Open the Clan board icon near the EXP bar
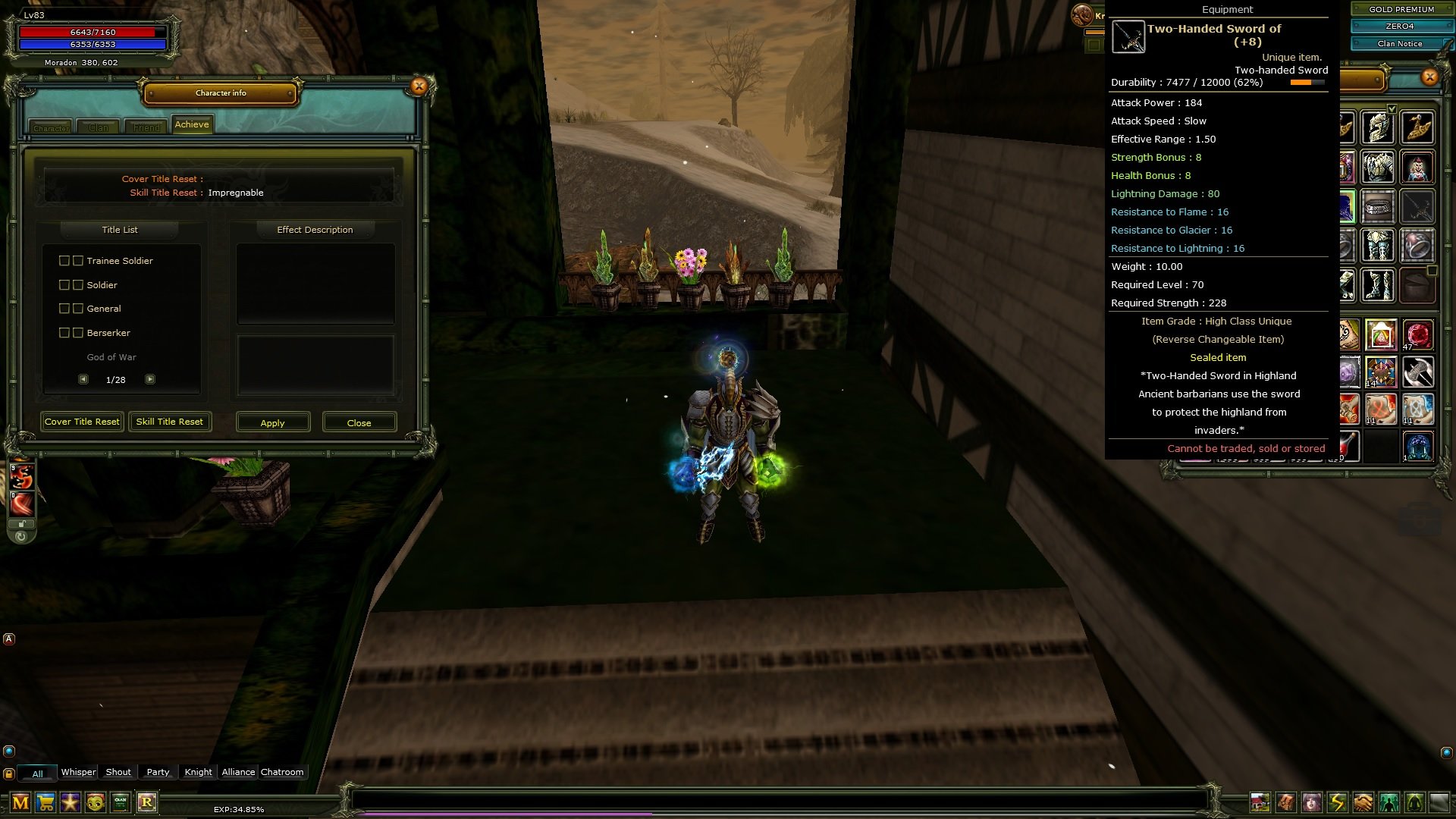Viewport: 1456px width, 819px height. 120,802
